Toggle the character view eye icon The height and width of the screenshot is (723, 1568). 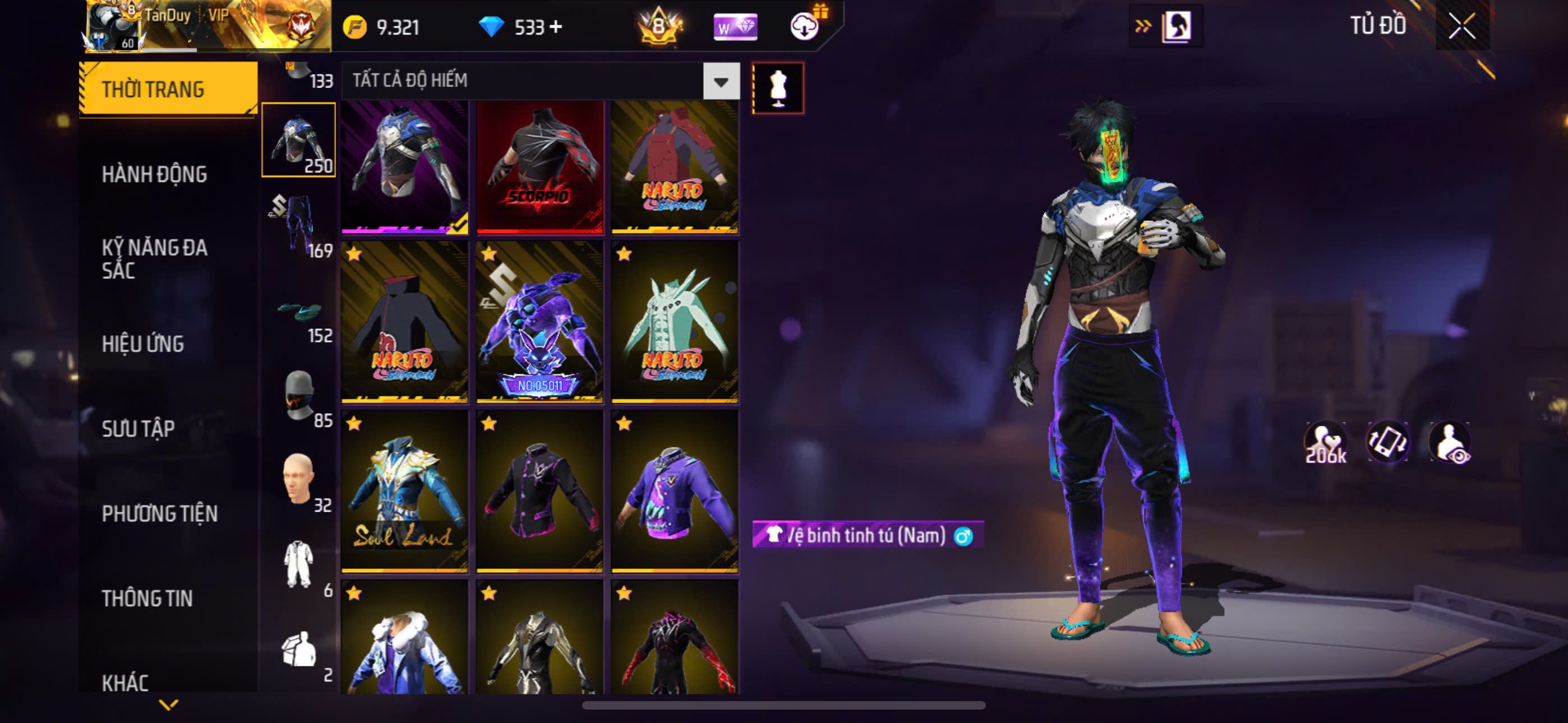[x=1451, y=443]
